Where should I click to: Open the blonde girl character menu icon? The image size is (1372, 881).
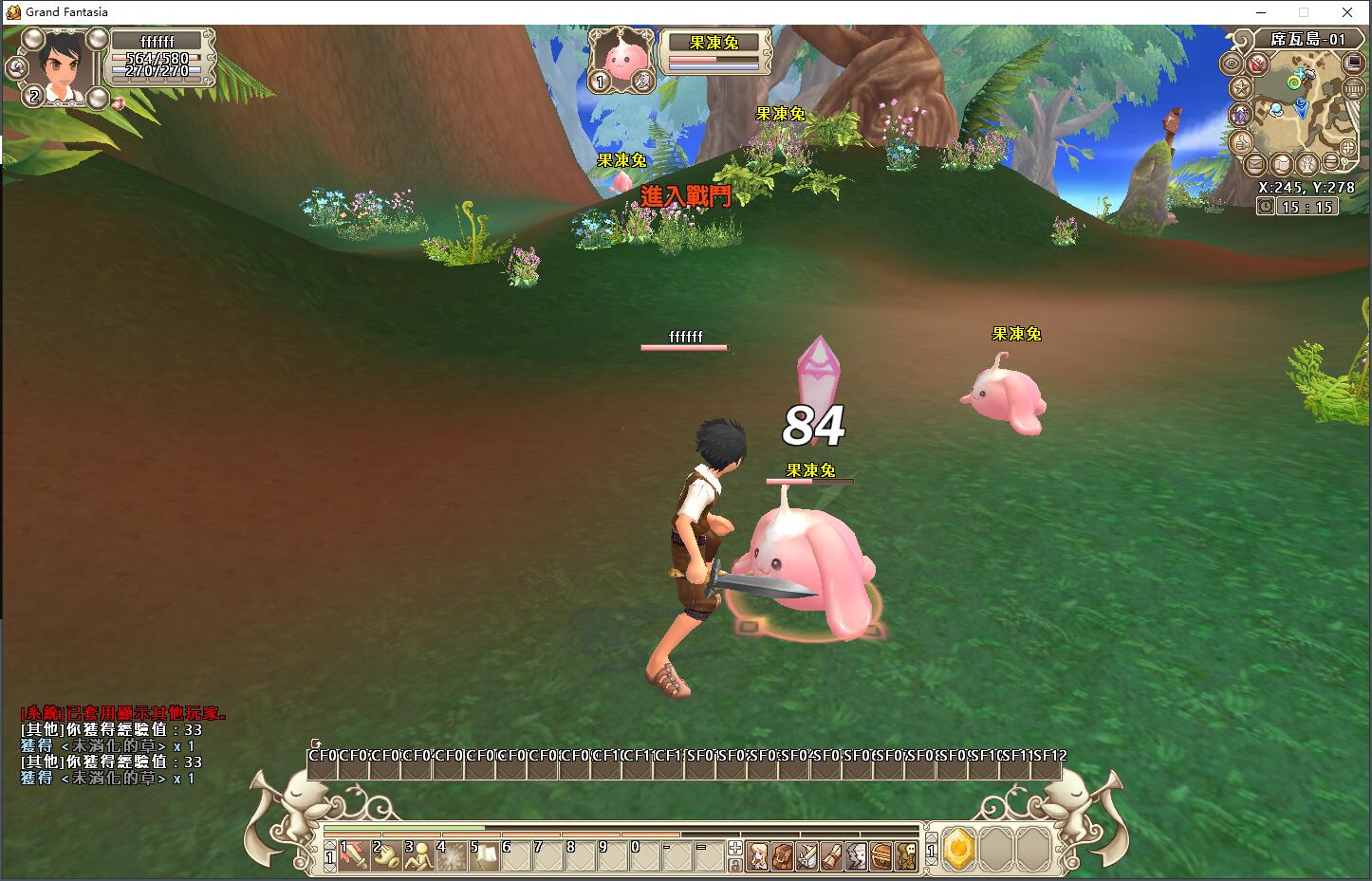click(x=758, y=855)
